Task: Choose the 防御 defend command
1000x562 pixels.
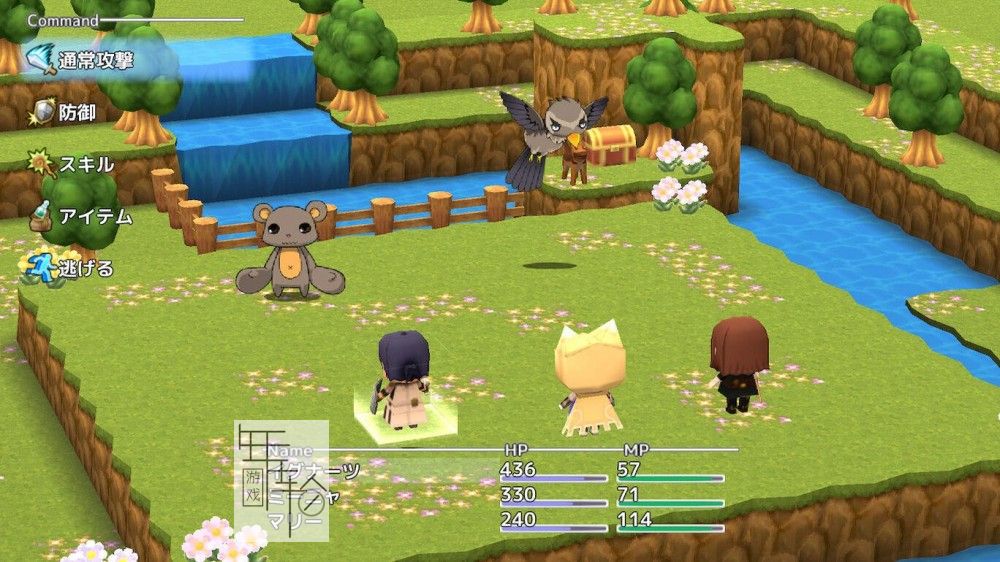Action: pyautogui.click(x=76, y=112)
